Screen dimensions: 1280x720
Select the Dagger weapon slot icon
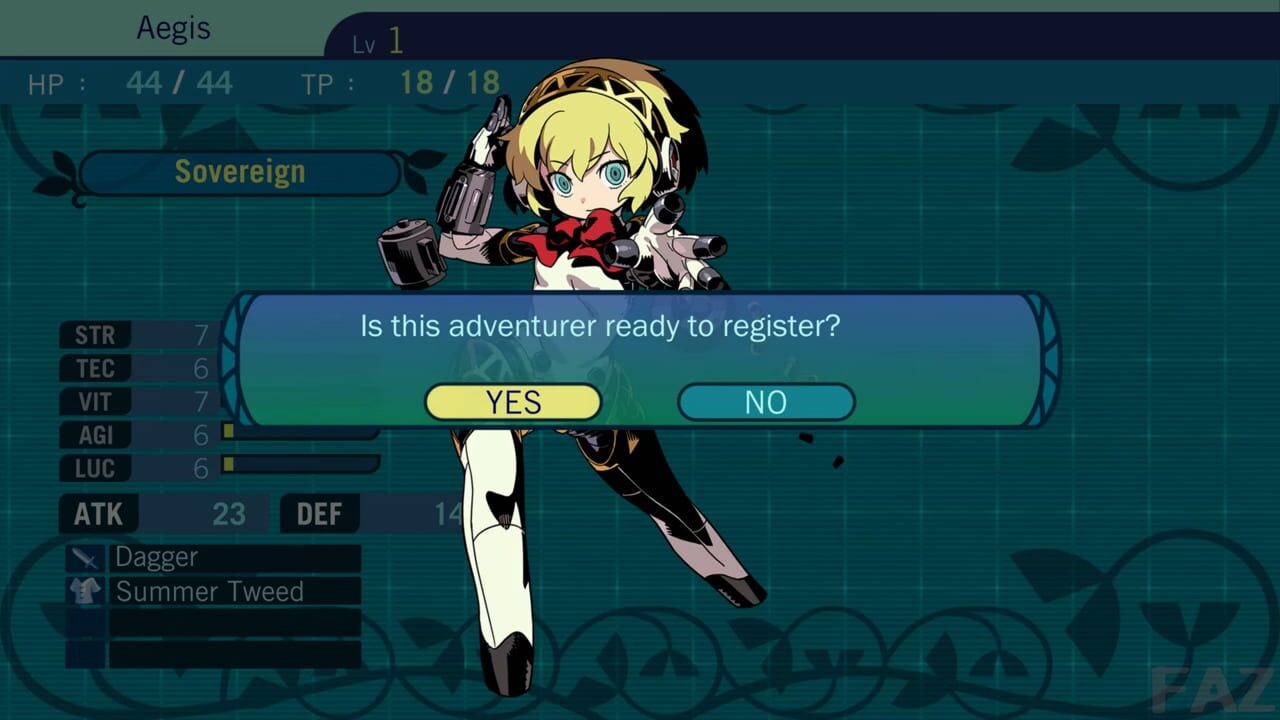(x=87, y=557)
